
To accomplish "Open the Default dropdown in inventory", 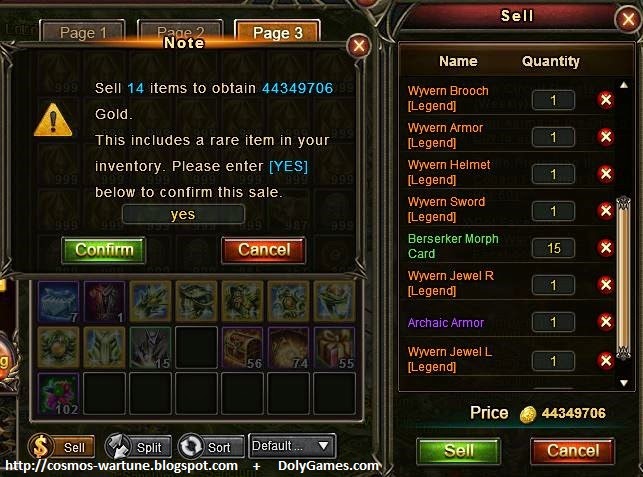I will point(291,446).
